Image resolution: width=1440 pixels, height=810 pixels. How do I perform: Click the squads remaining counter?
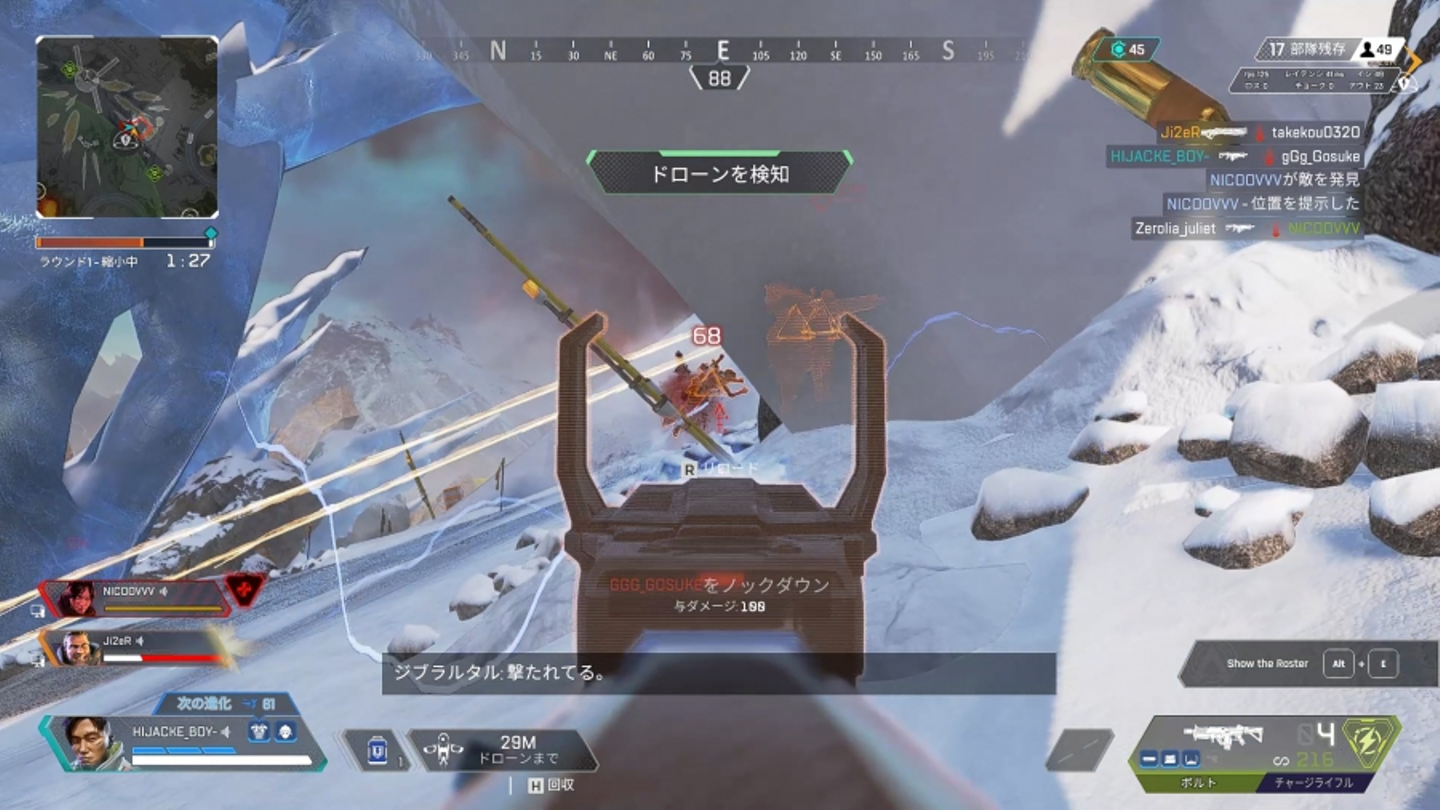pyautogui.click(x=1300, y=49)
